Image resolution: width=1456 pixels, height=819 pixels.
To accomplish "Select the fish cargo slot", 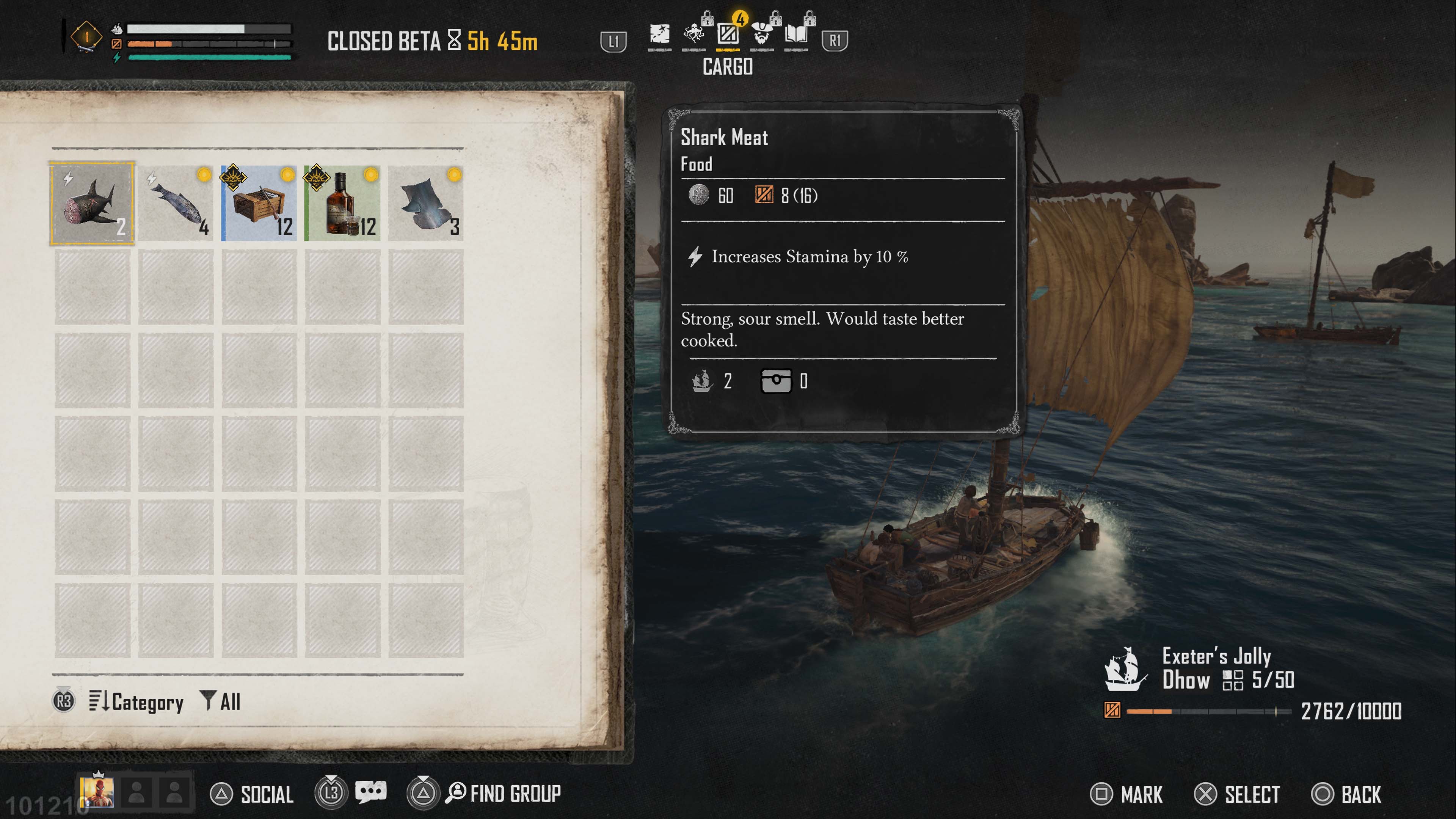I will coord(176,203).
